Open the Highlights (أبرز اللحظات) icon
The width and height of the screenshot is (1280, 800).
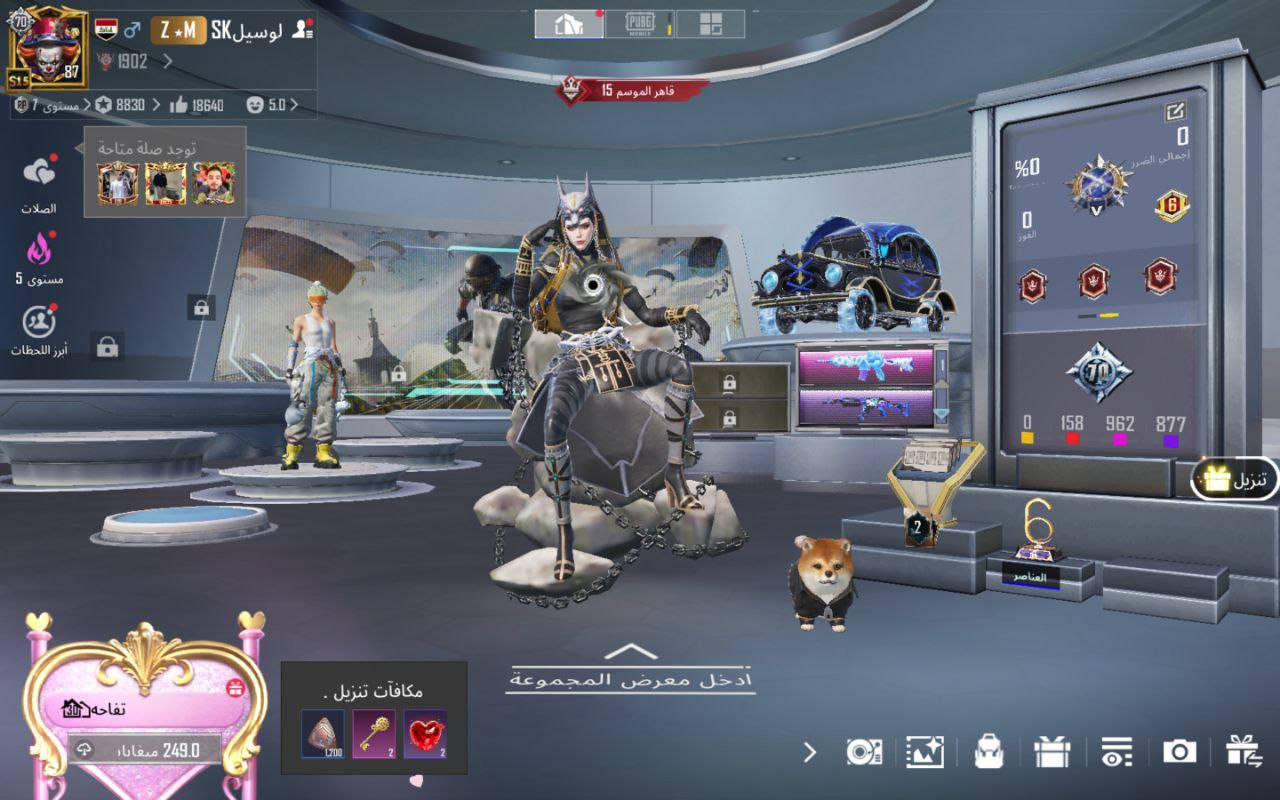39,322
